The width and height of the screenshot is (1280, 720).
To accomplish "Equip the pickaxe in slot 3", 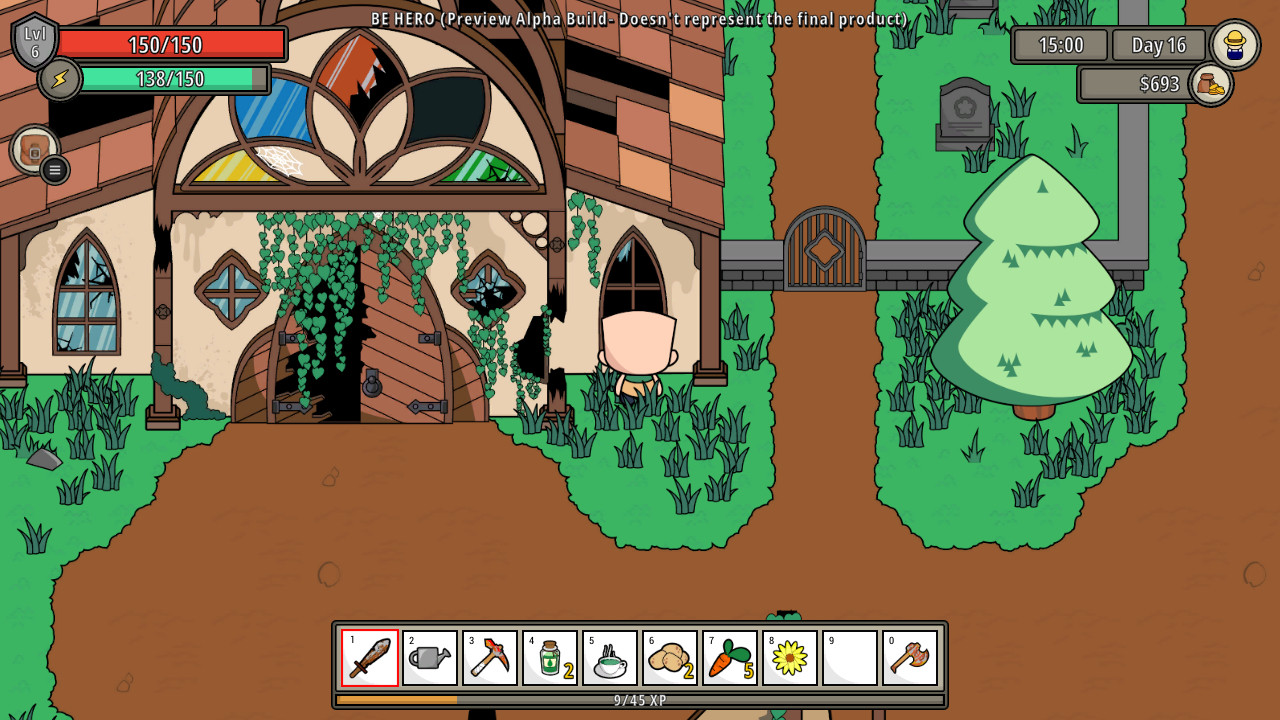I will point(489,657).
